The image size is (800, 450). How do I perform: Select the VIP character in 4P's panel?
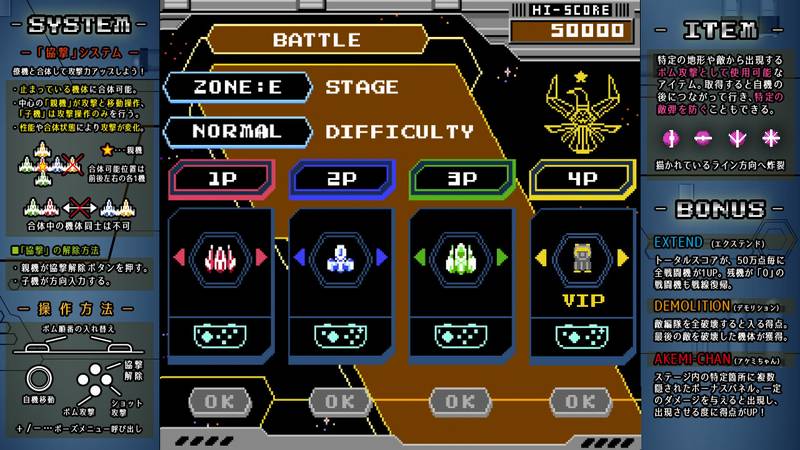point(581,258)
